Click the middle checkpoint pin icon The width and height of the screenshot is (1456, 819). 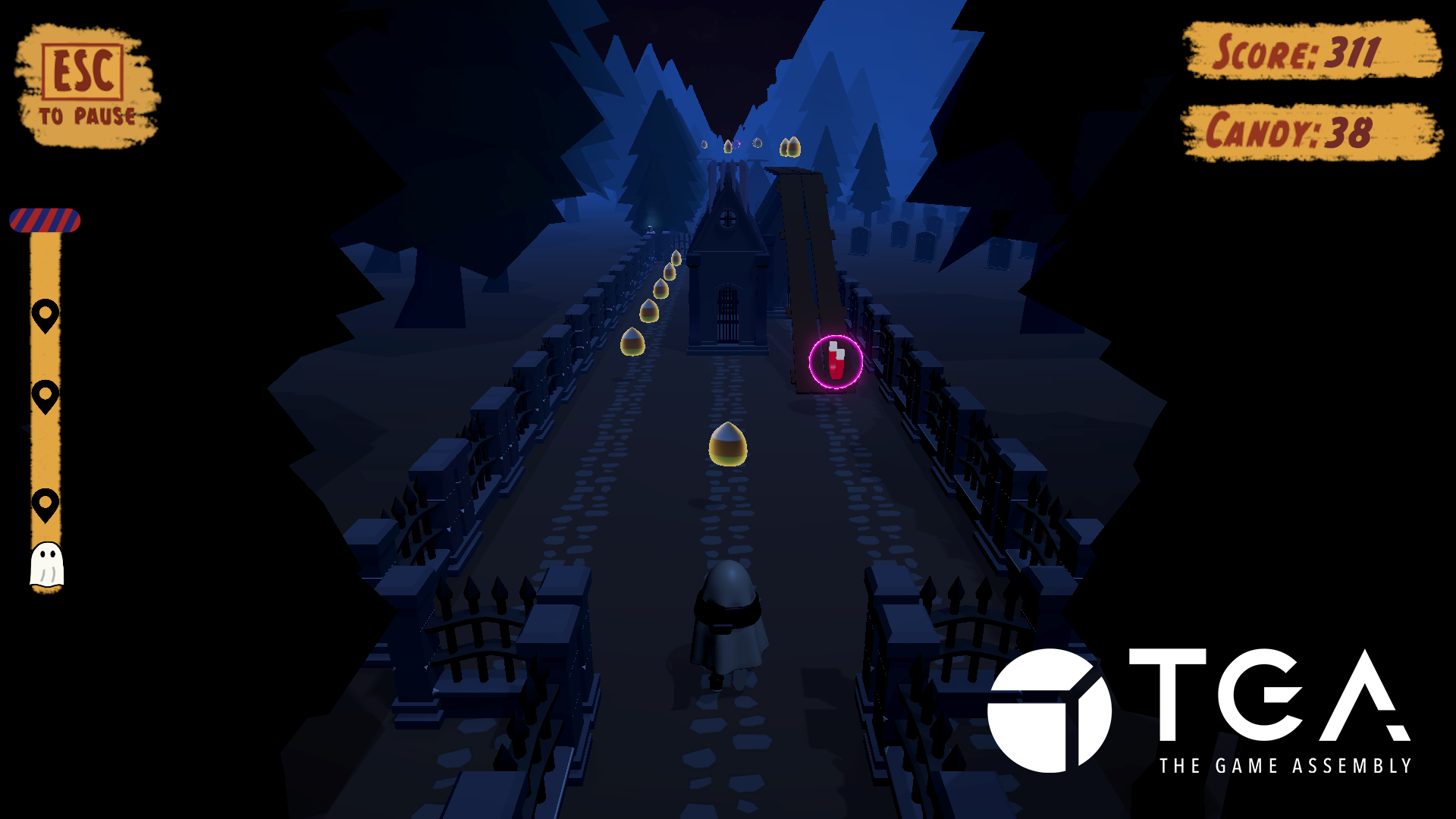click(46, 394)
